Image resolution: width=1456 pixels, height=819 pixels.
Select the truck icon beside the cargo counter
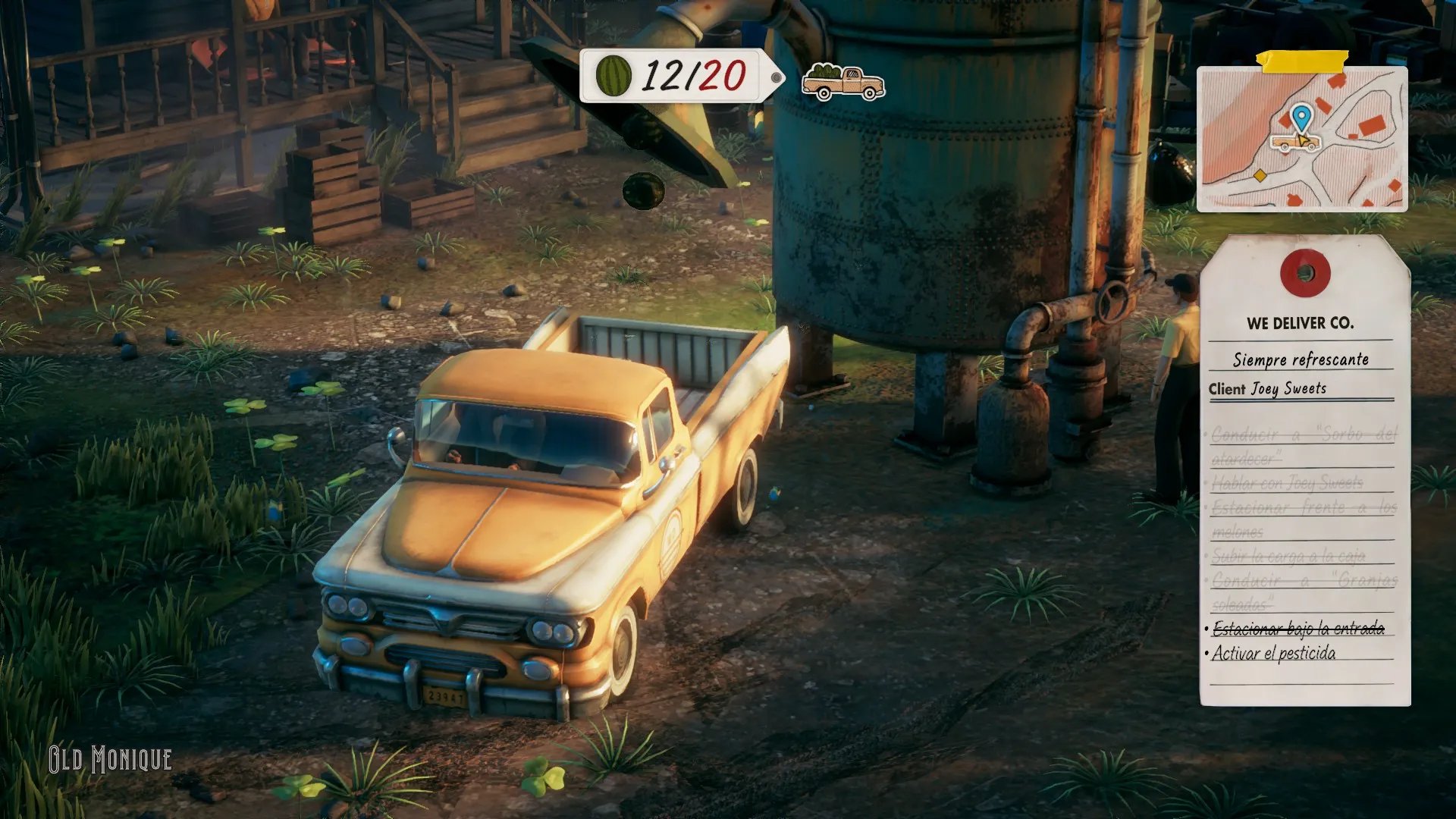pos(843,82)
